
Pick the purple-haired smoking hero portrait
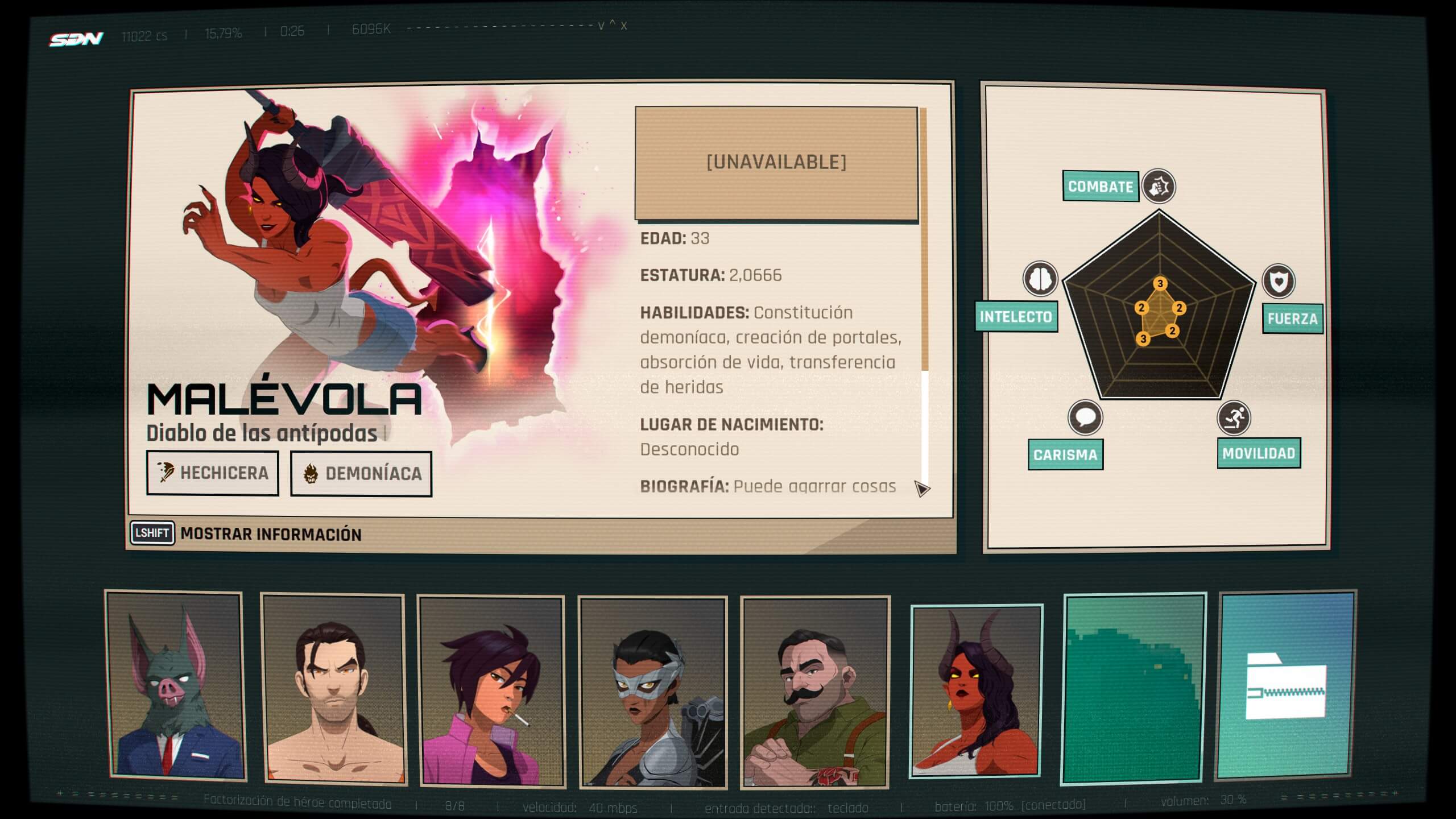(491, 690)
